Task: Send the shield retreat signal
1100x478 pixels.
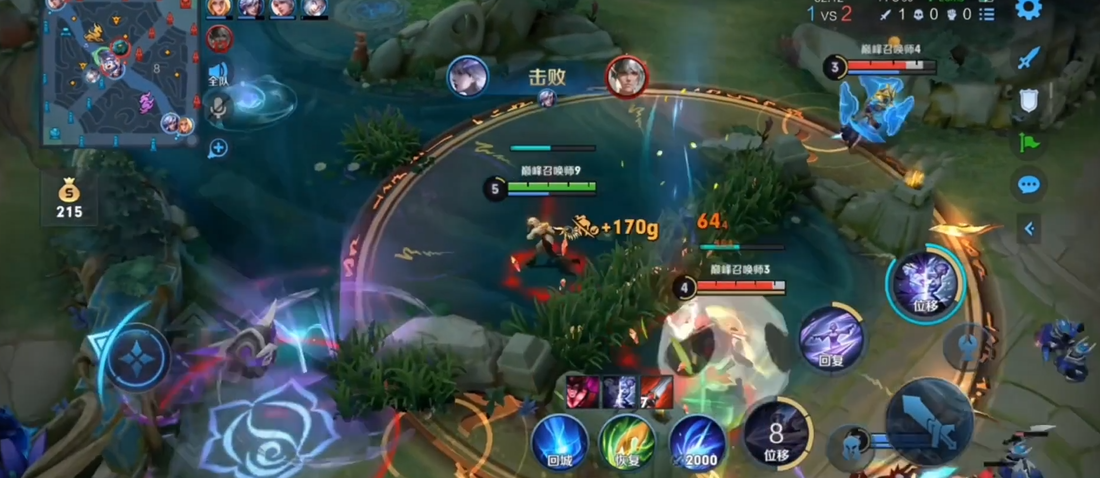Action: [1030, 101]
